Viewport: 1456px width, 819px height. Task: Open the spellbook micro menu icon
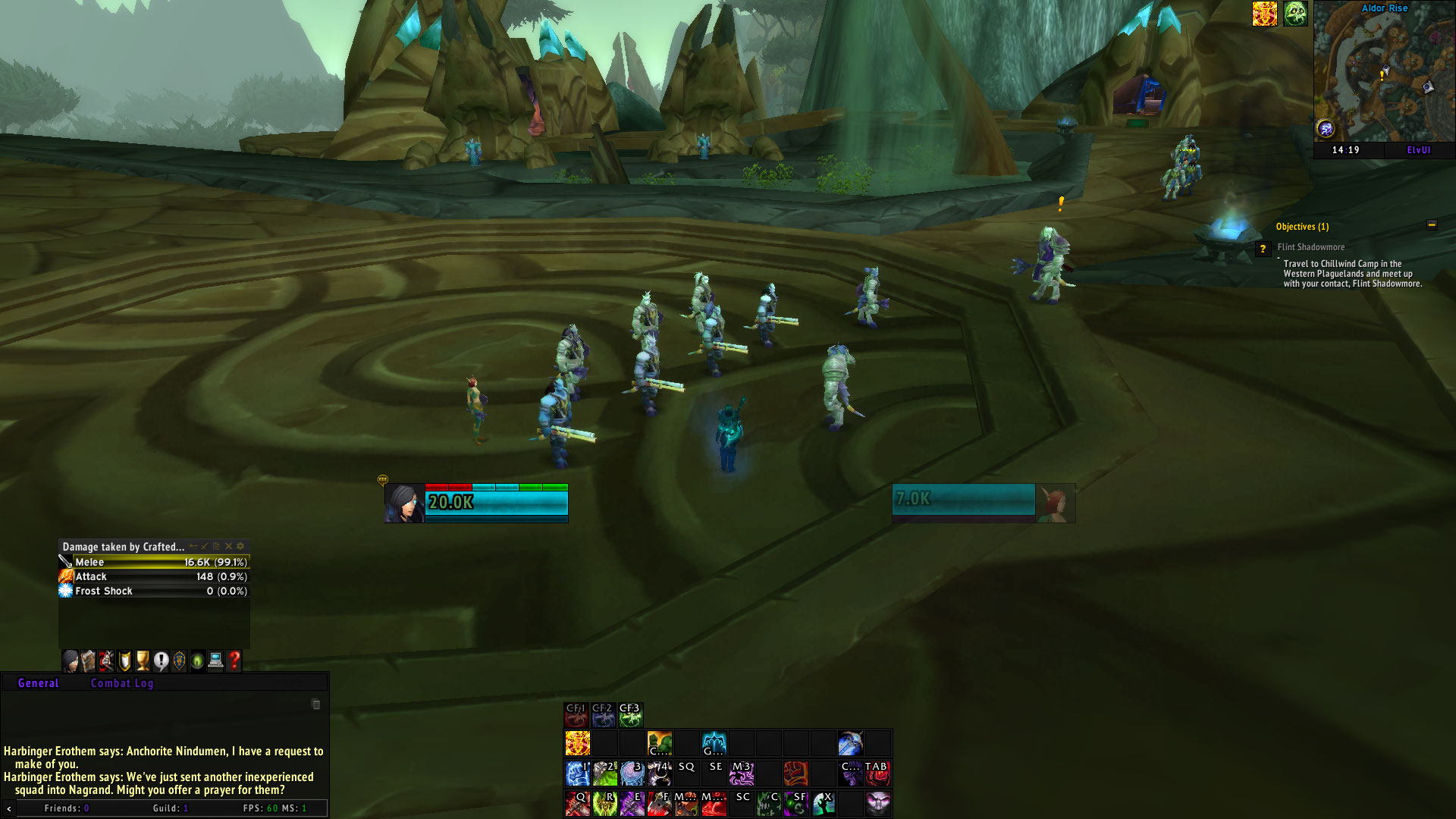tap(88, 661)
